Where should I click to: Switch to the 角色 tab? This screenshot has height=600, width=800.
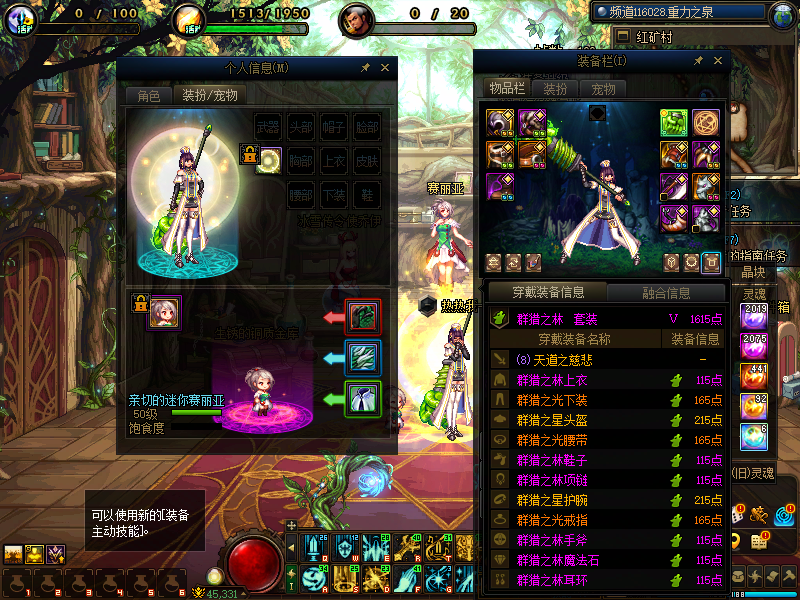click(148, 96)
